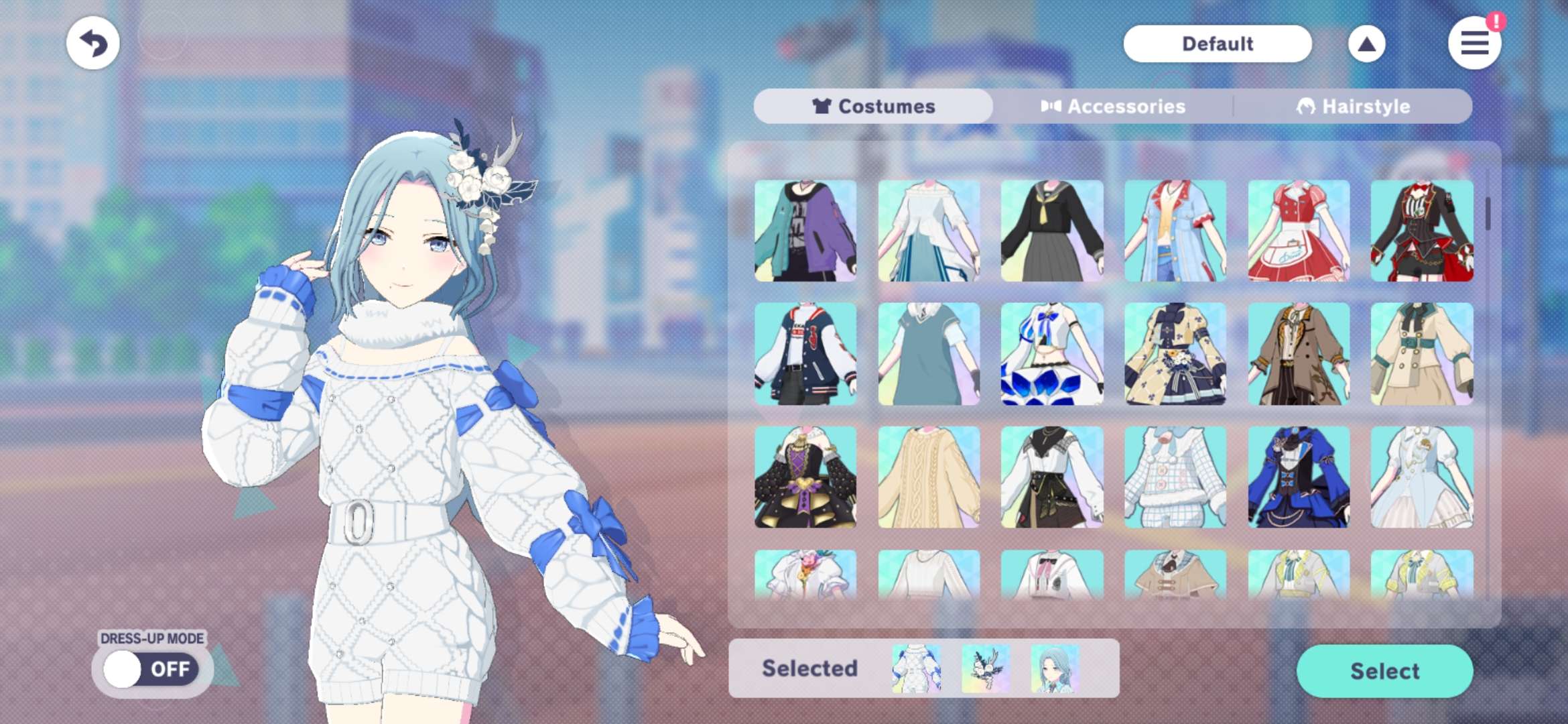Click the selected flower hair accessory thumbnail
This screenshot has height=724, width=1568.
point(985,668)
